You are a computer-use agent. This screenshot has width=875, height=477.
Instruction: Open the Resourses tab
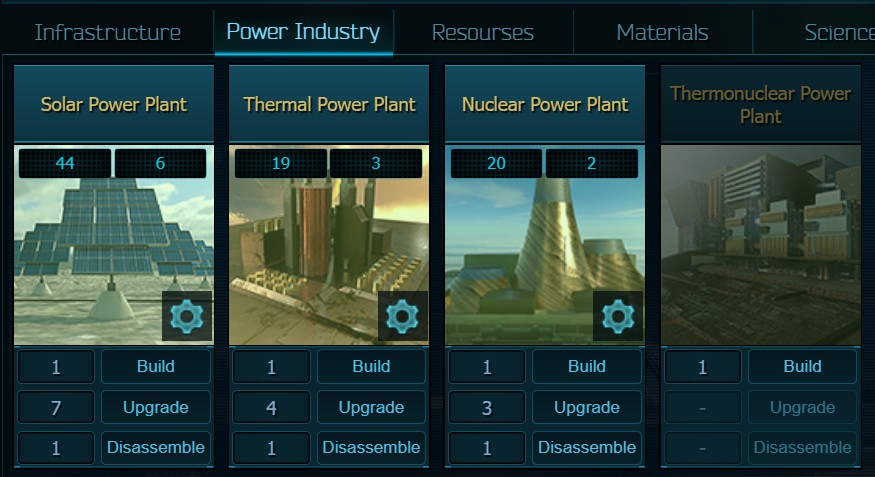(482, 32)
